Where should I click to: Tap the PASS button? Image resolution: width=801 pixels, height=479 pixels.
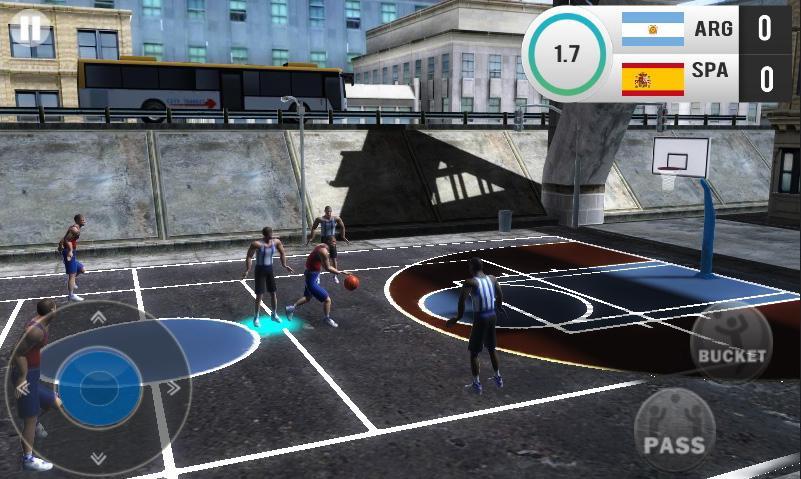tap(675, 430)
